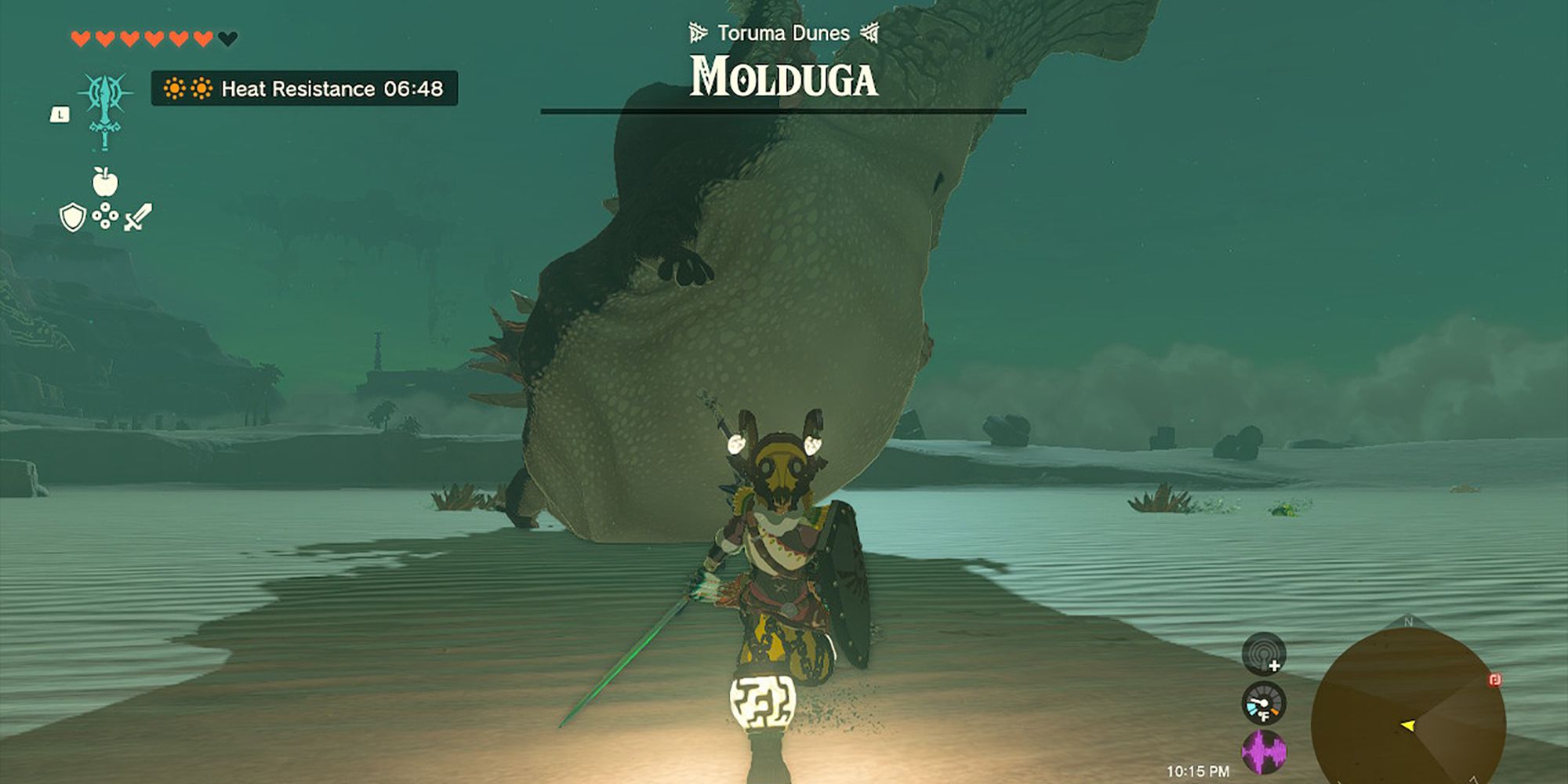The image size is (1568, 784).
Task: Select the Molduga boss name label
Action: pyautogui.click(x=782, y=77)
